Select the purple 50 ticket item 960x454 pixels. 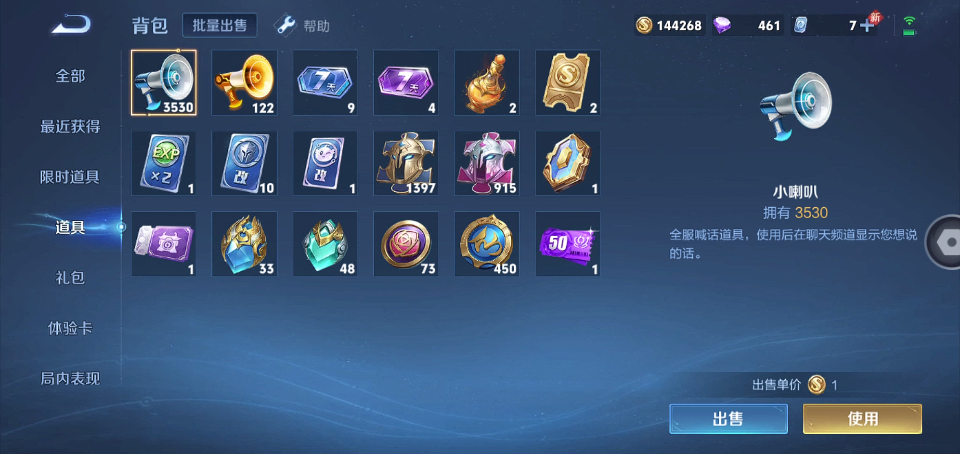(568, 244)
